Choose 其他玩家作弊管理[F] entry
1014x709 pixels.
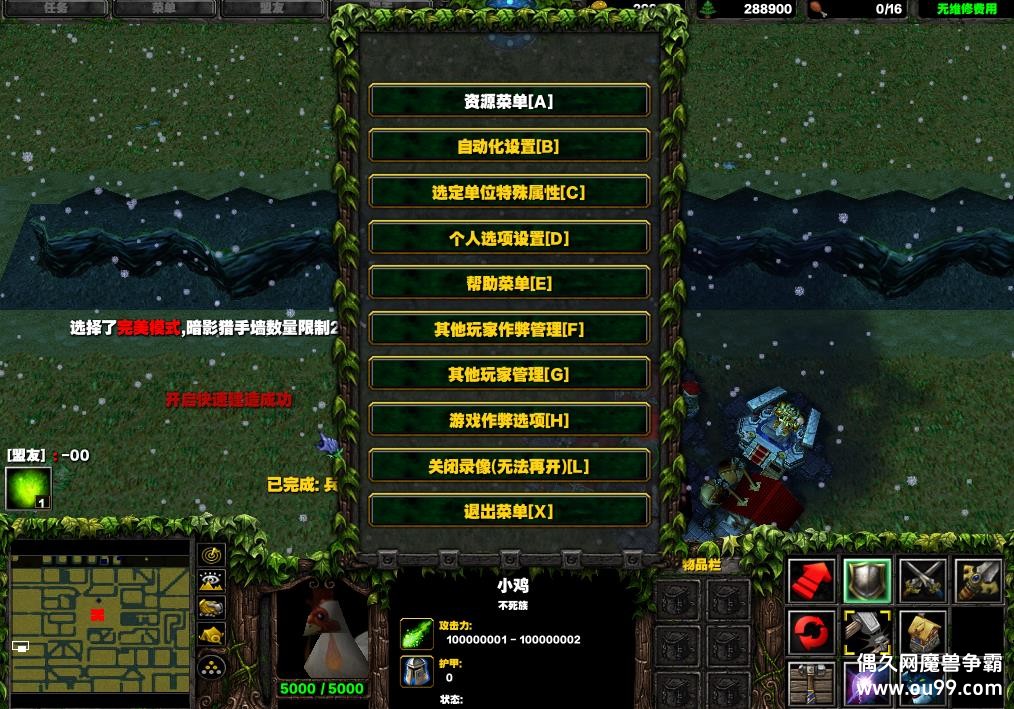coord(509,329)
